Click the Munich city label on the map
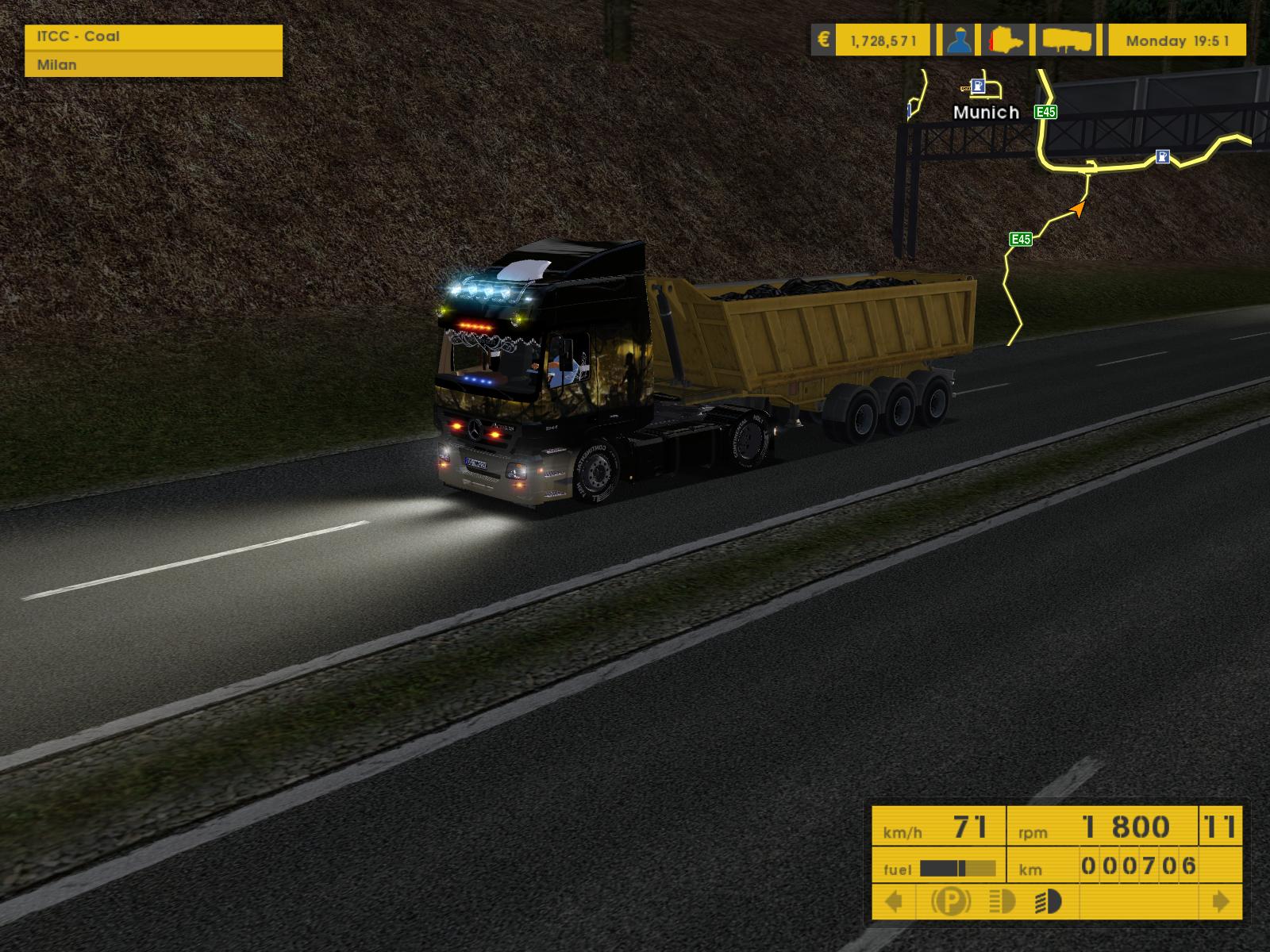Screen dimensions: 1270x952 click(x=986, y=113)
